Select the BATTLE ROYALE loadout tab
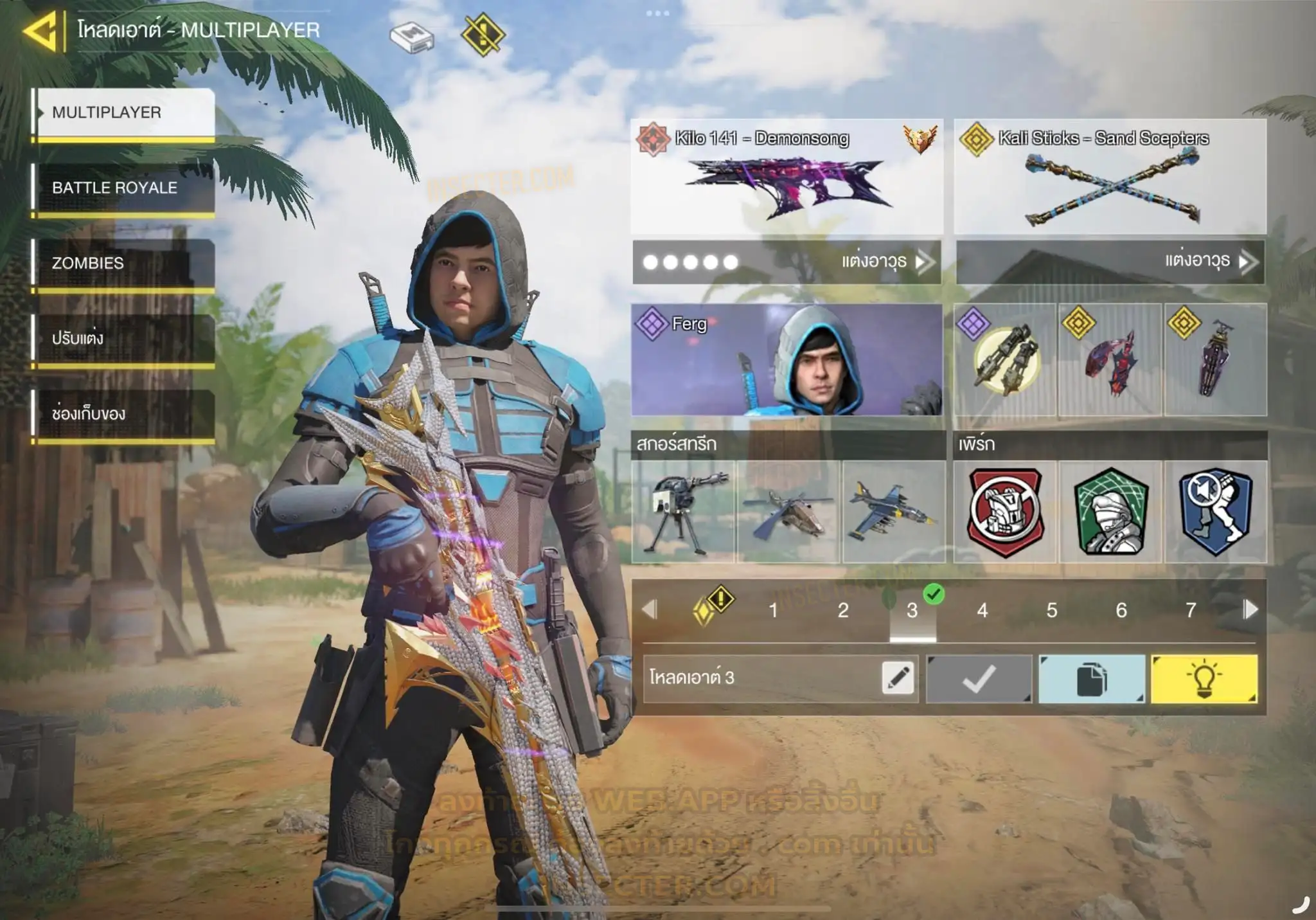 coord(123,188)
